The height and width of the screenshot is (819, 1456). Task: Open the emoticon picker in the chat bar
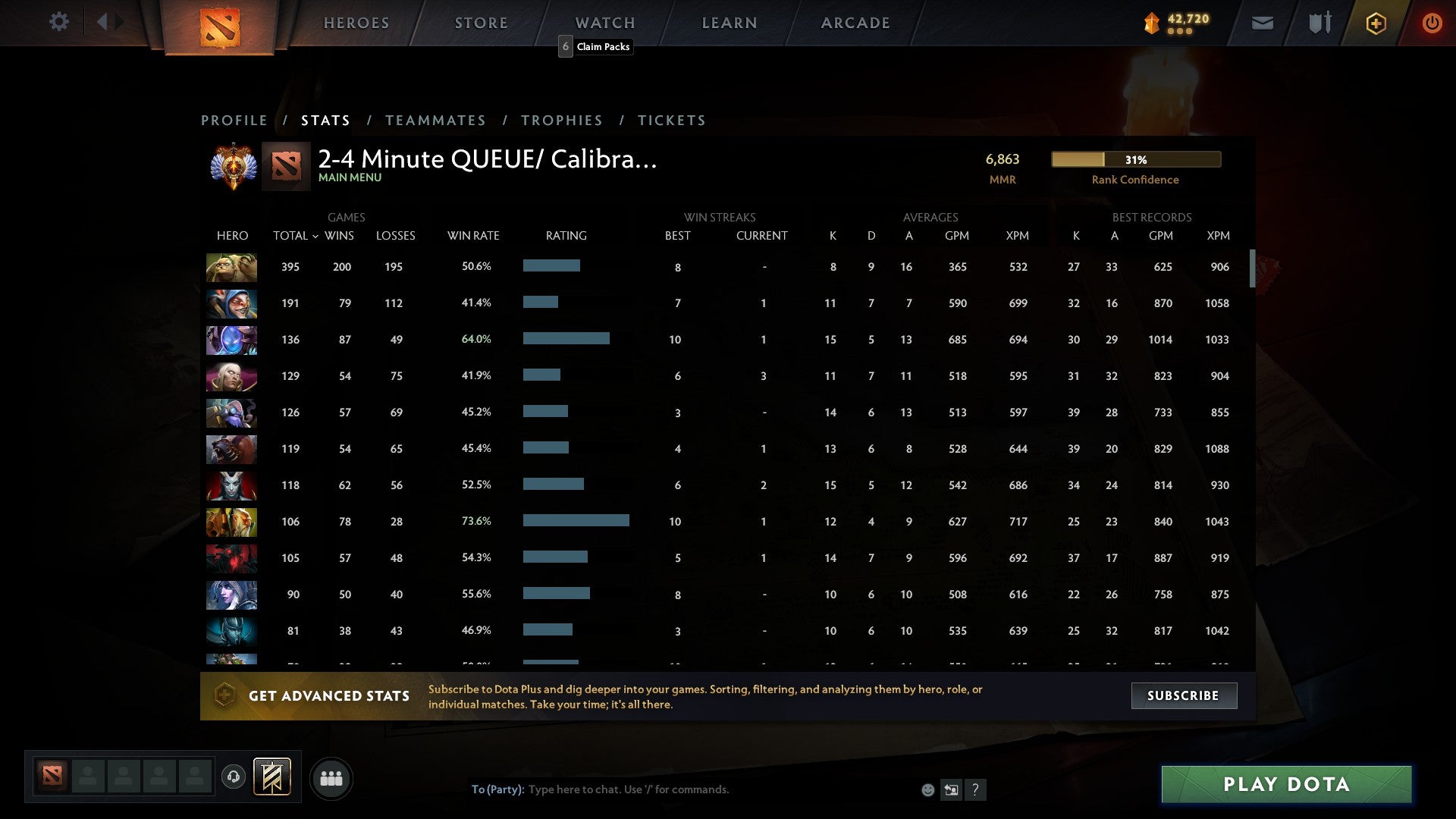click(x=927, y=789)
